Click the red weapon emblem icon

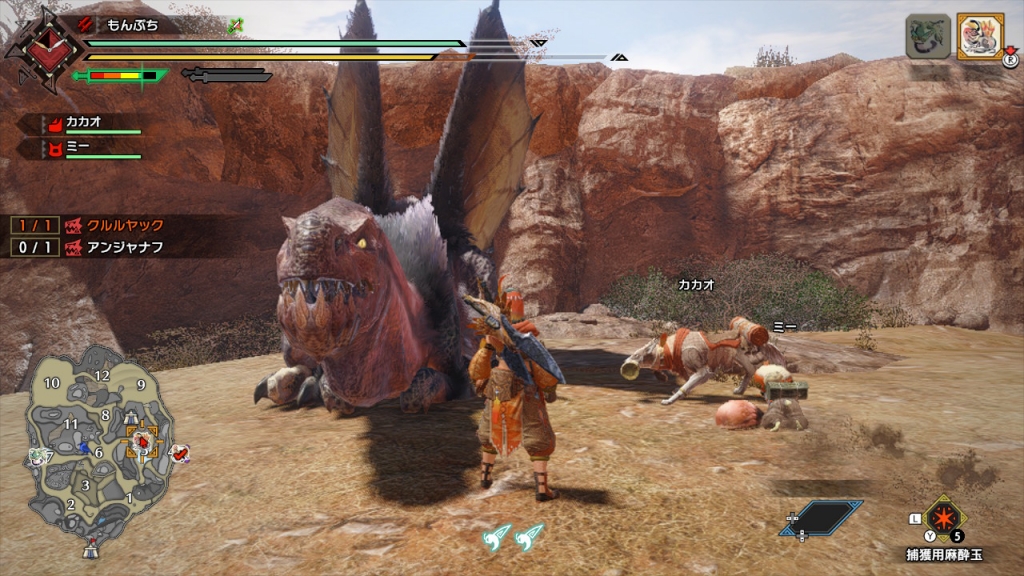click(41, 48)
